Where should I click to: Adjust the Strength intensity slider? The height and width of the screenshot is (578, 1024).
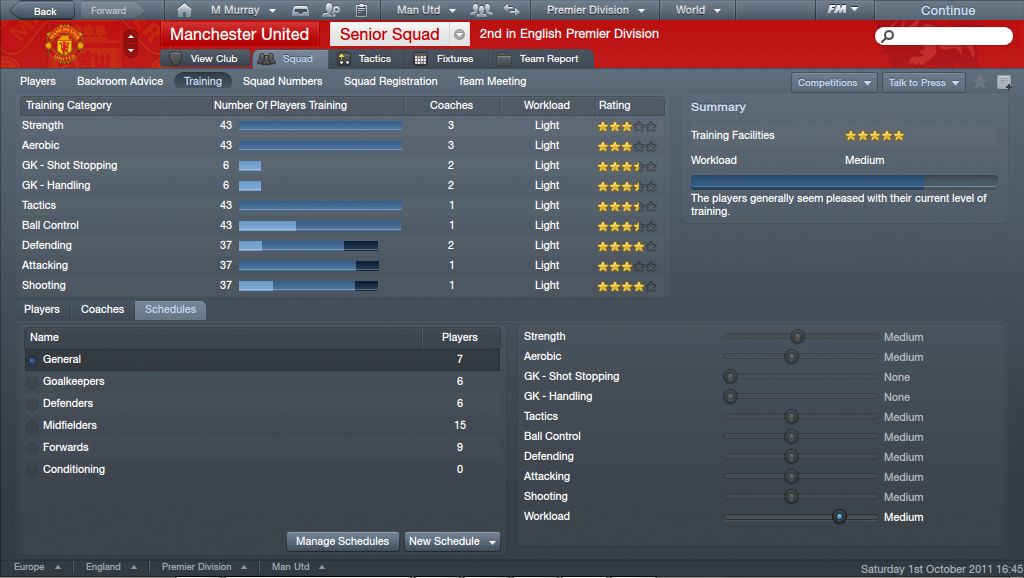click(797, 337)
